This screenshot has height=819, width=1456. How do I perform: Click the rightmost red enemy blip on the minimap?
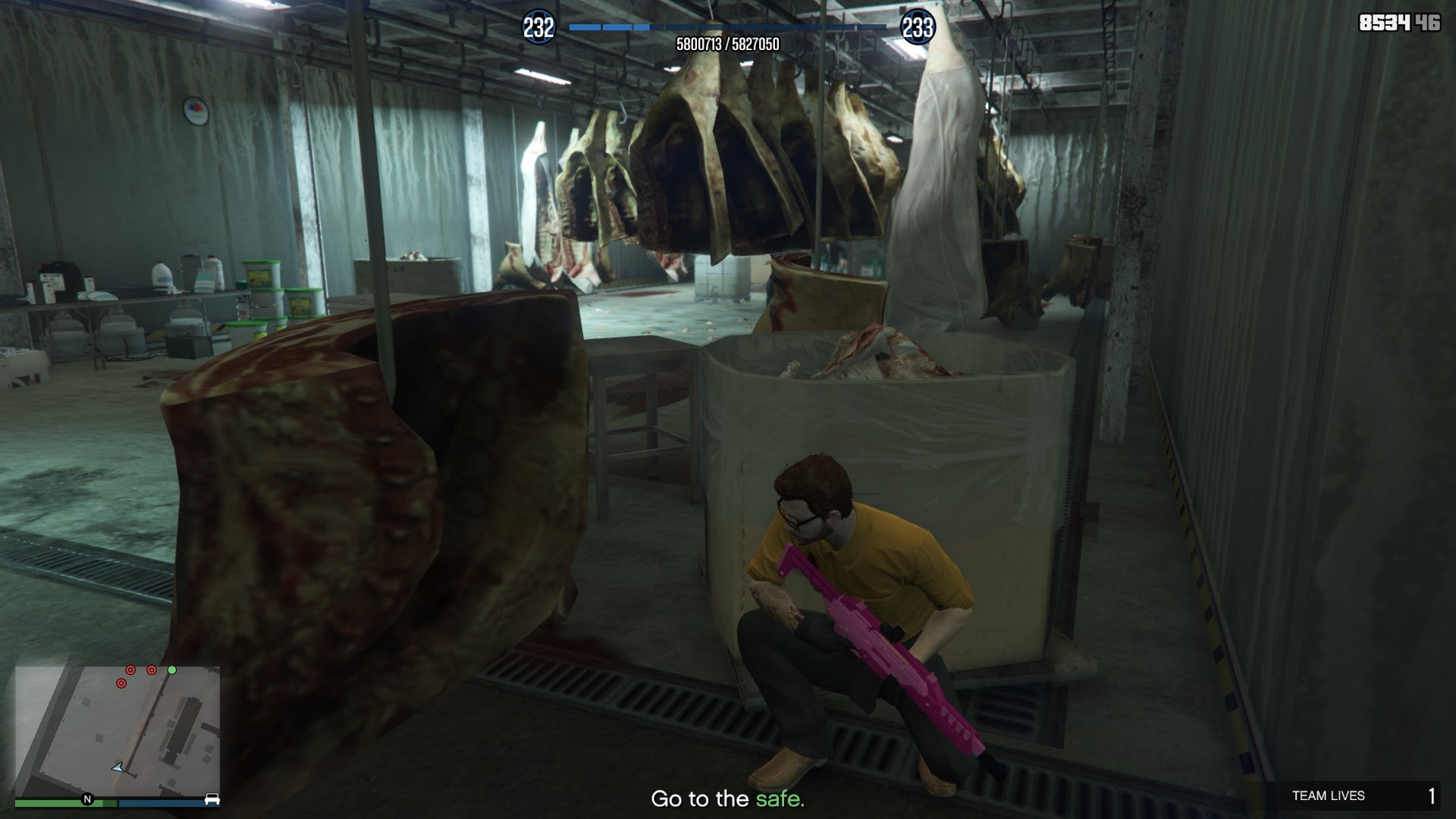tap(152, 670)
